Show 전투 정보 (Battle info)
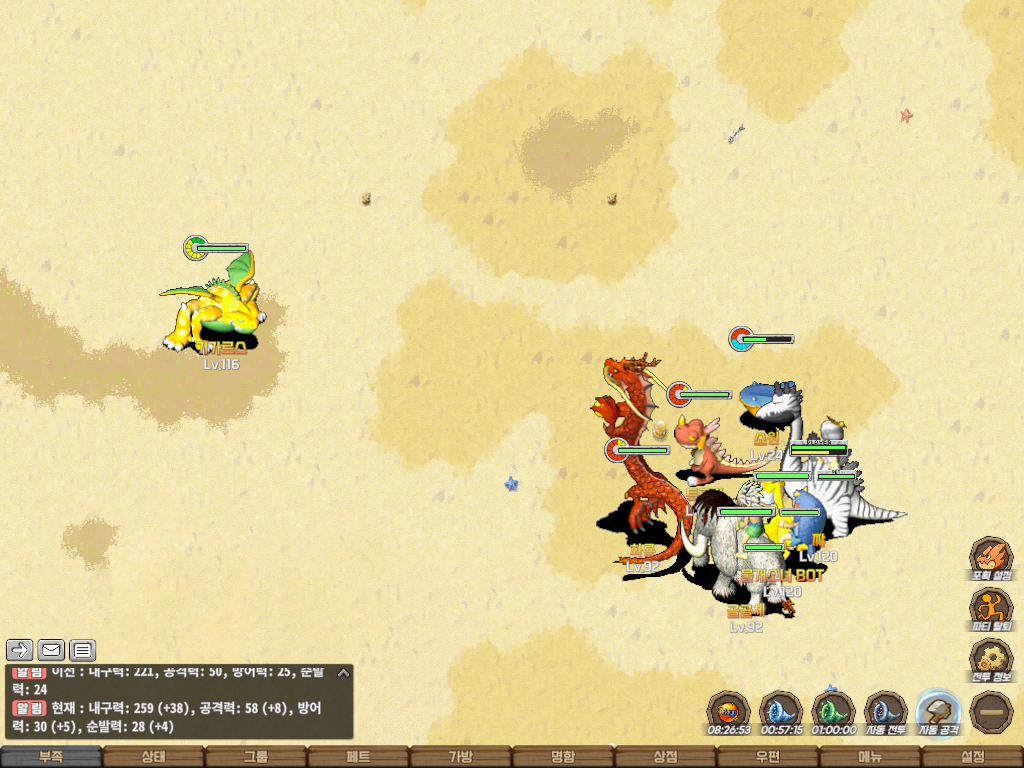This screenshot has width=1024, height=768. [991, 659]
